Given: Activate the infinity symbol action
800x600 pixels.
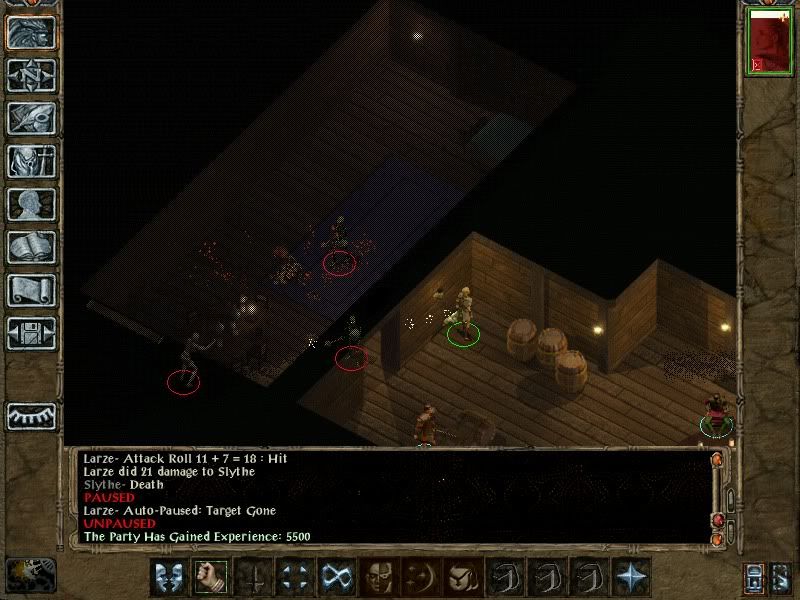Looking at the screenshot, I should (x=334, y=576).
